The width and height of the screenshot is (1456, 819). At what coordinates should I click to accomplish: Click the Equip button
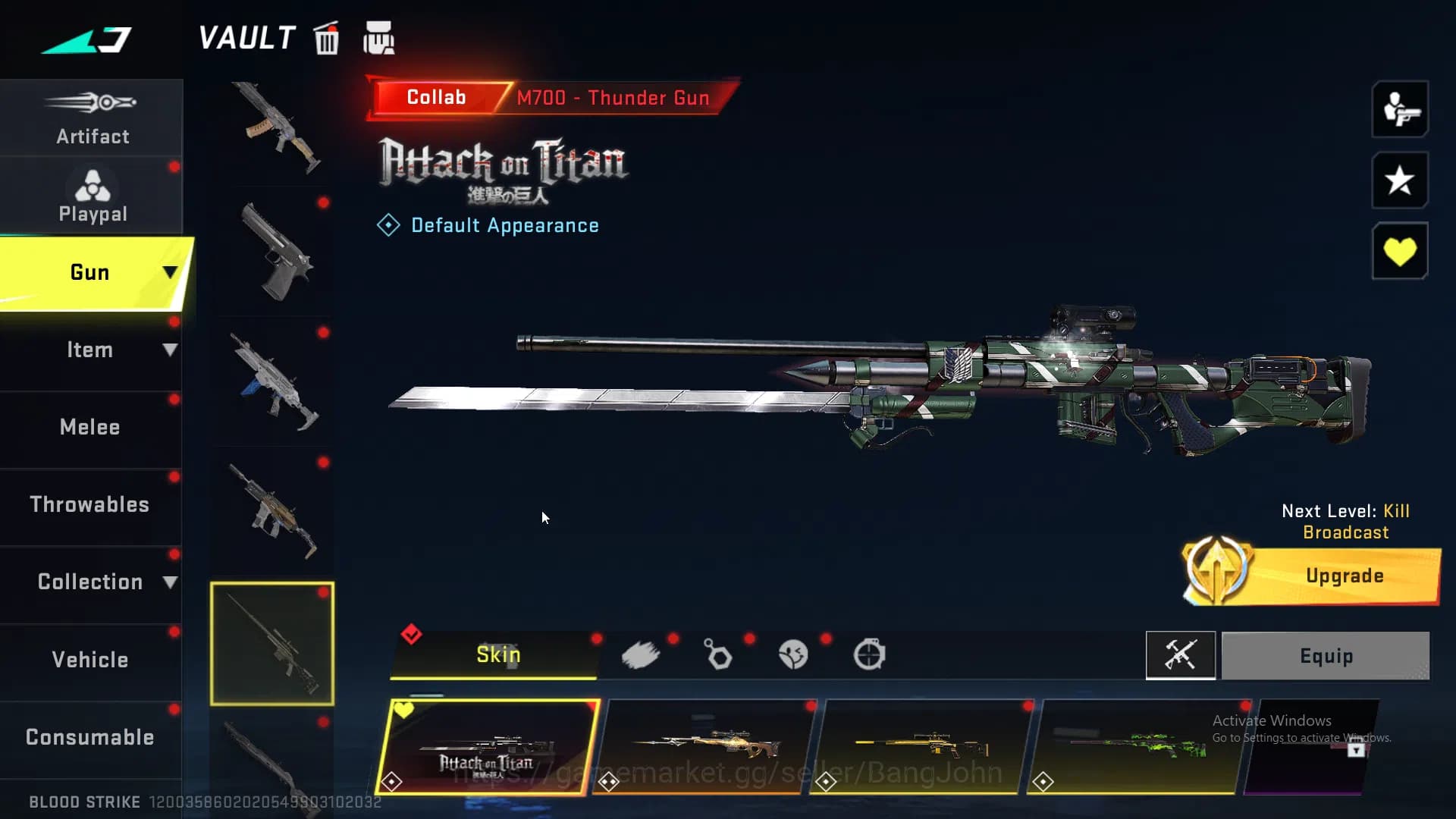(1325, 655)
